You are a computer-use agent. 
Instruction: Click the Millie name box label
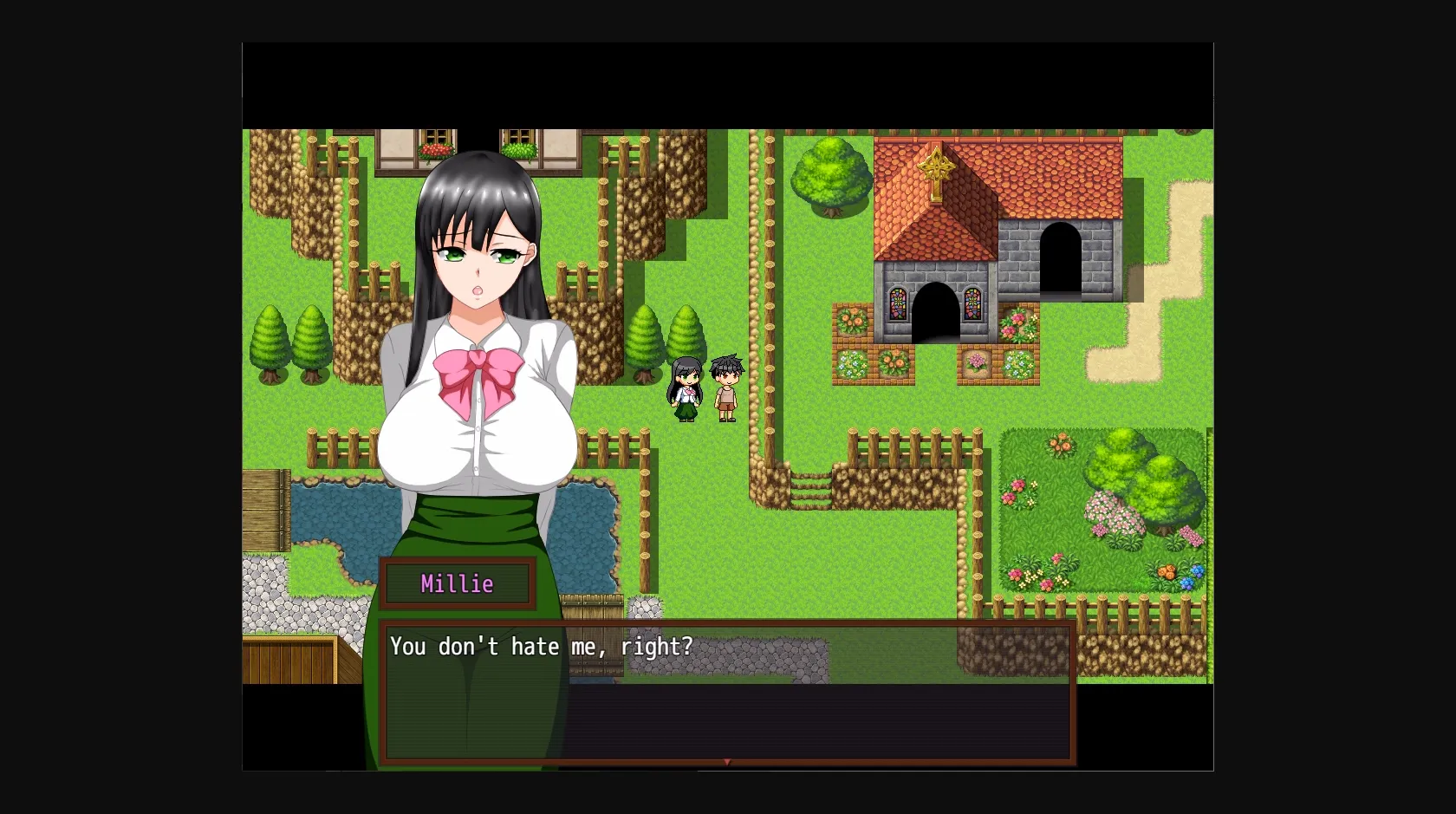coord(458,583)
